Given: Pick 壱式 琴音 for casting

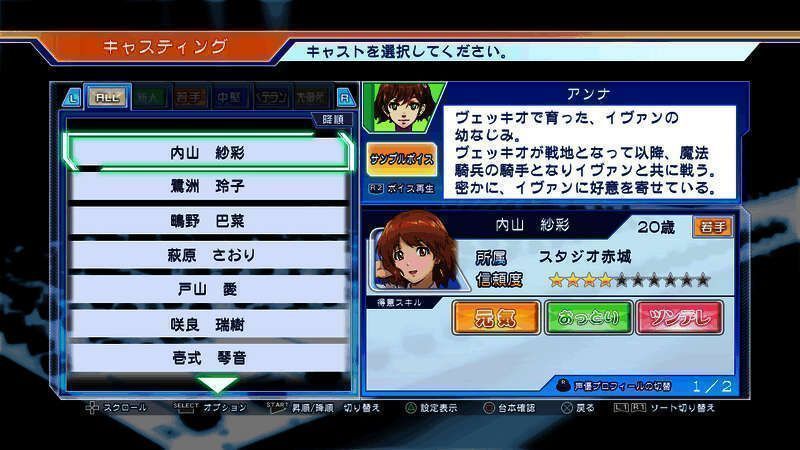Looking at the screenshot, I should coord(208,357).
